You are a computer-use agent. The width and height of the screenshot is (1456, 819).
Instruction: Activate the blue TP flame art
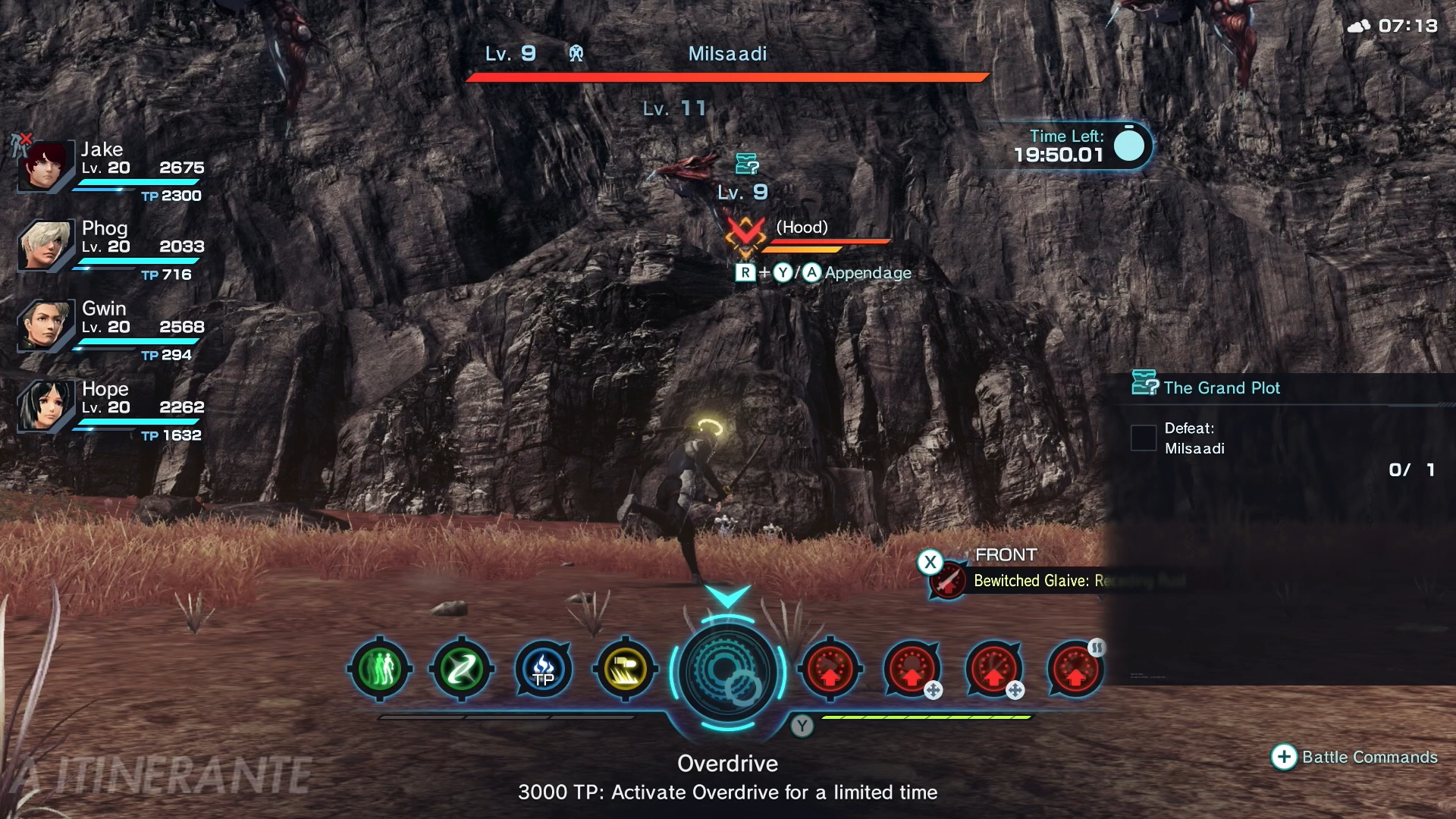(x=544, y=670)
